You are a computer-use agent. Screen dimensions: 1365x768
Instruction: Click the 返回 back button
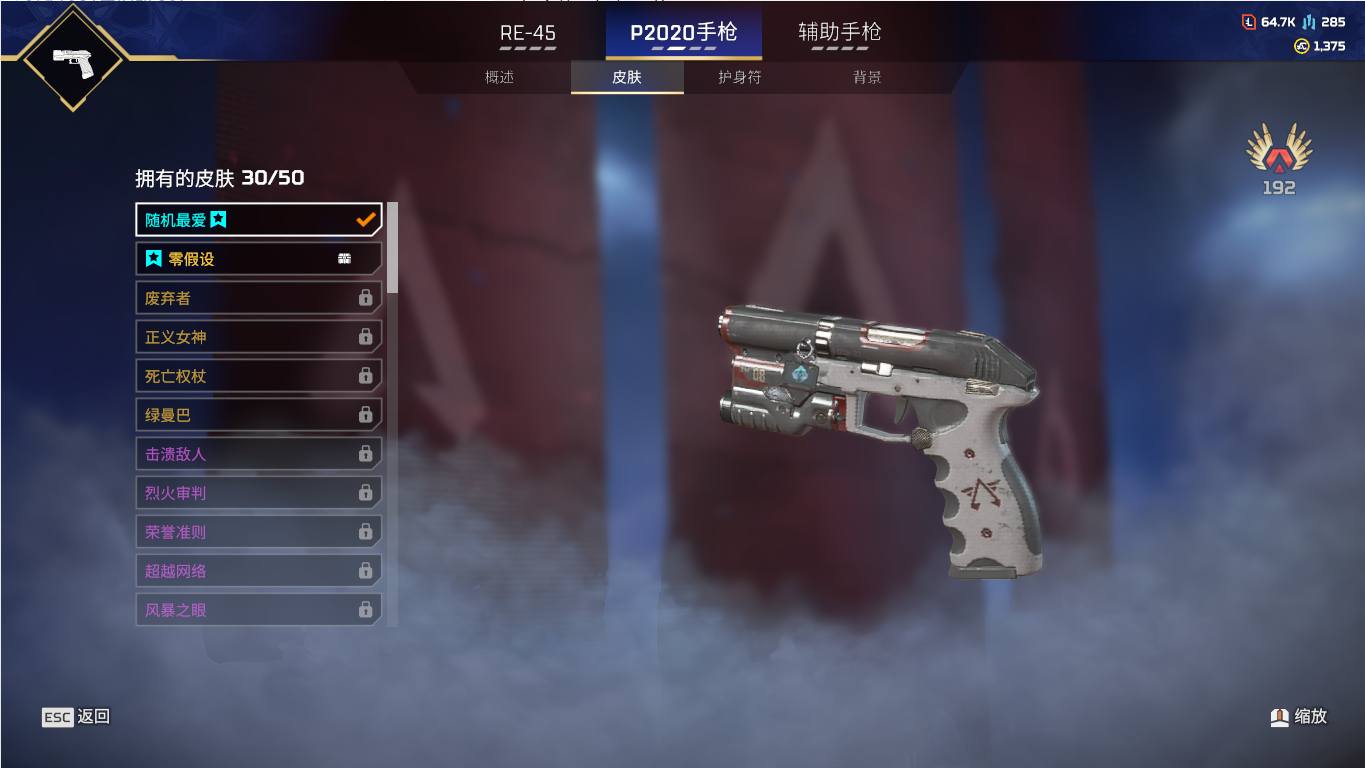coord(76,716)
